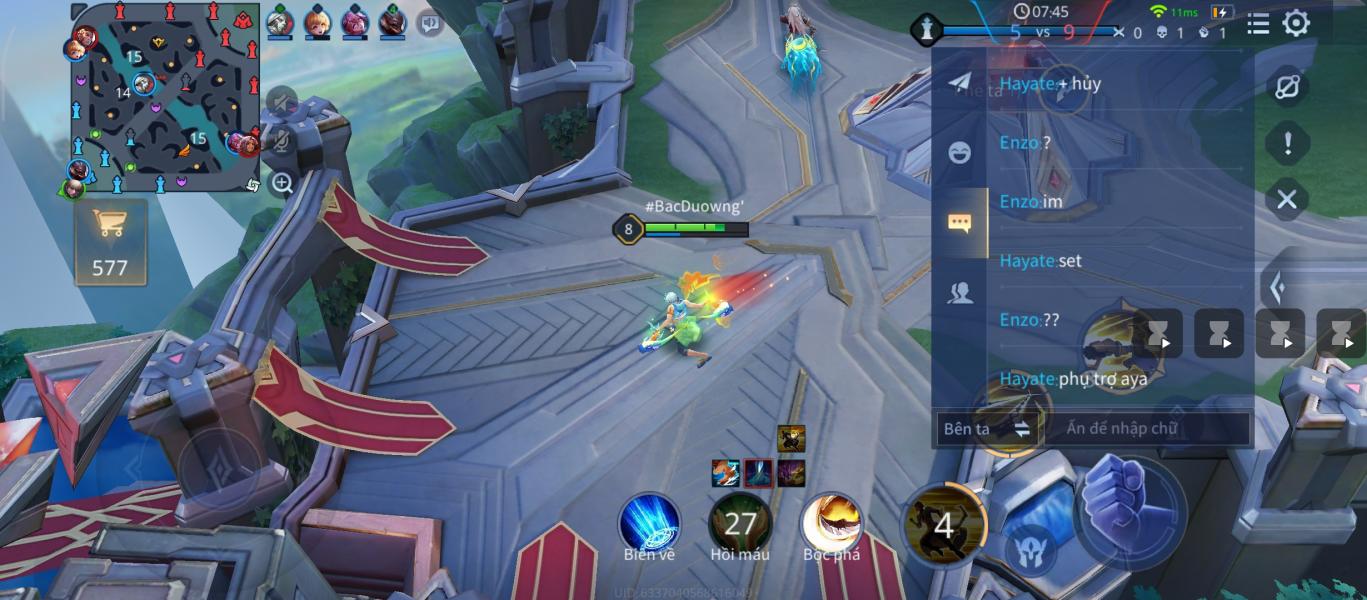Open the item shop with cart icon
The height and width of the screenshot is (600, 1367).
110,242
